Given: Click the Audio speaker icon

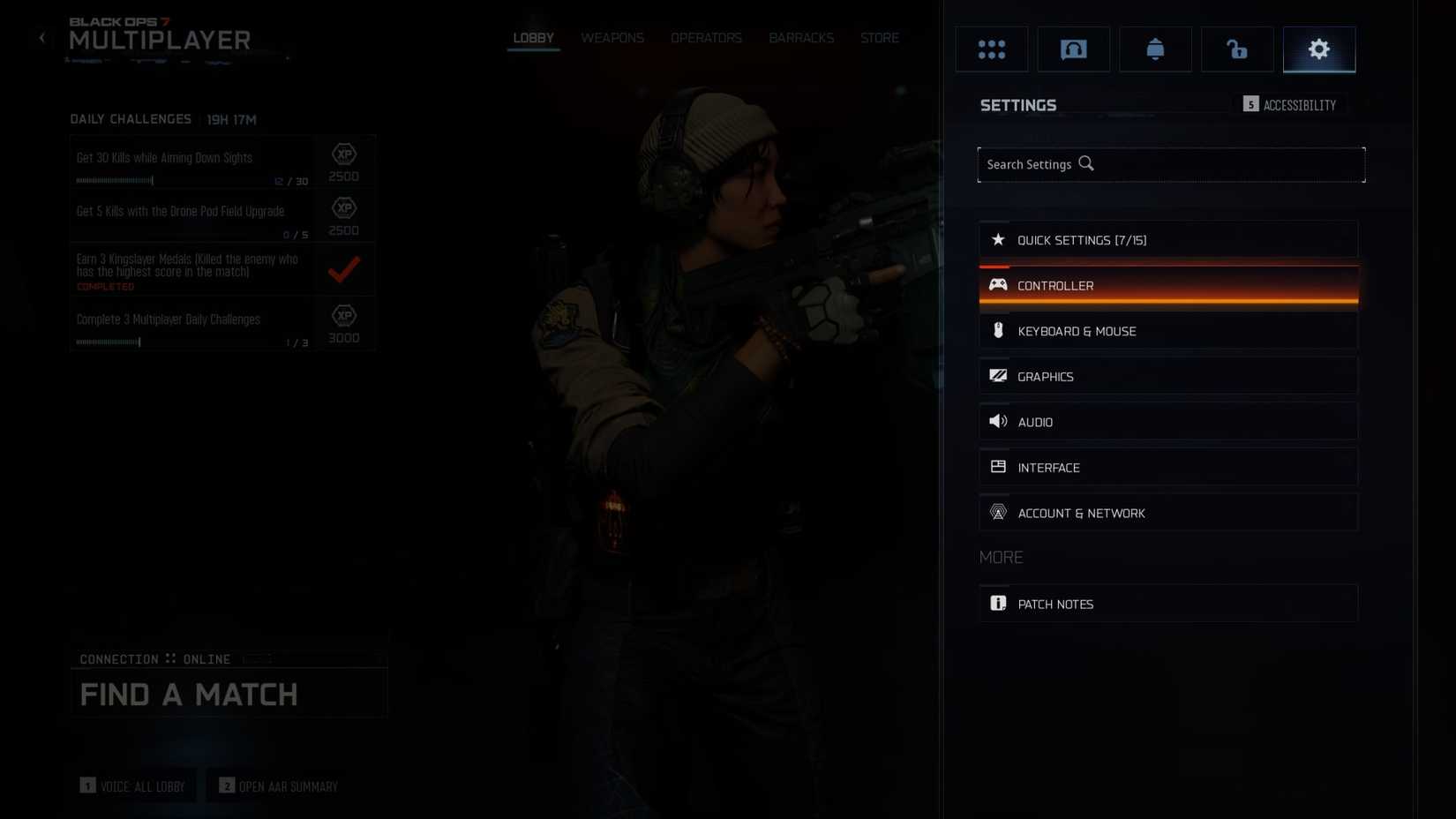Looking at the screenshot, I should 998,421.
